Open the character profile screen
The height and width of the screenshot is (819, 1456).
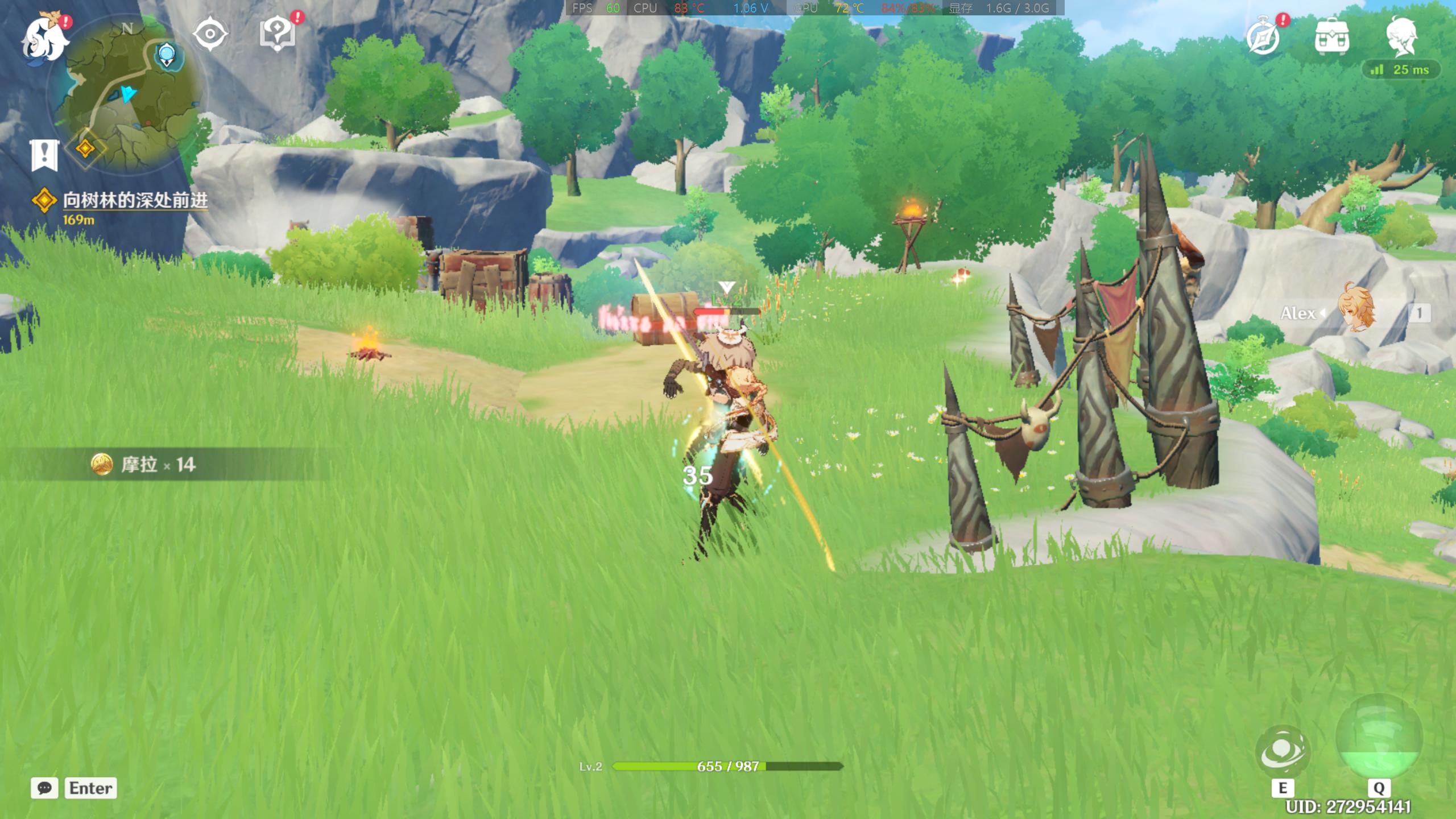(1401, 36)
